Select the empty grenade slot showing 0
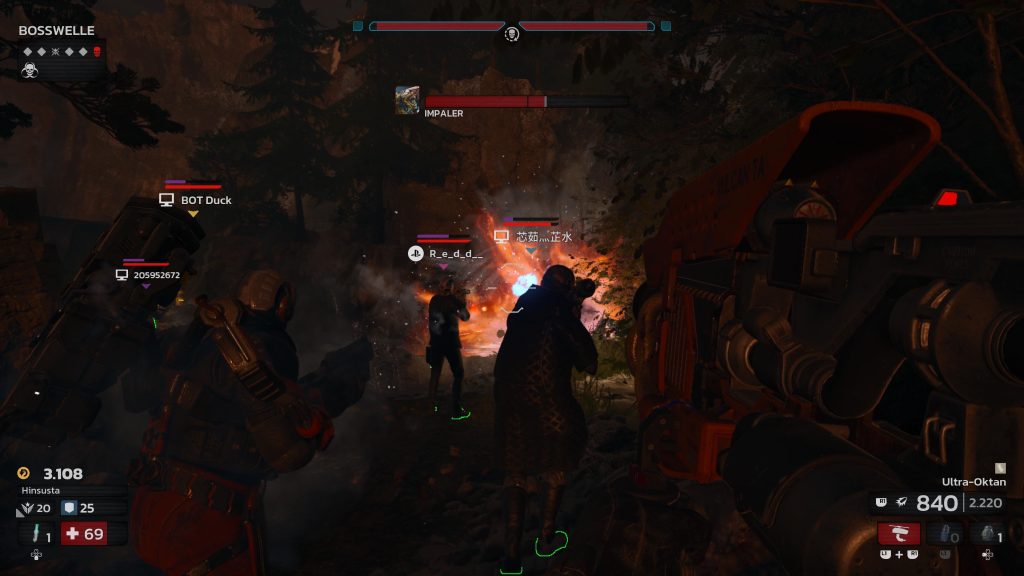 [944, 533]
